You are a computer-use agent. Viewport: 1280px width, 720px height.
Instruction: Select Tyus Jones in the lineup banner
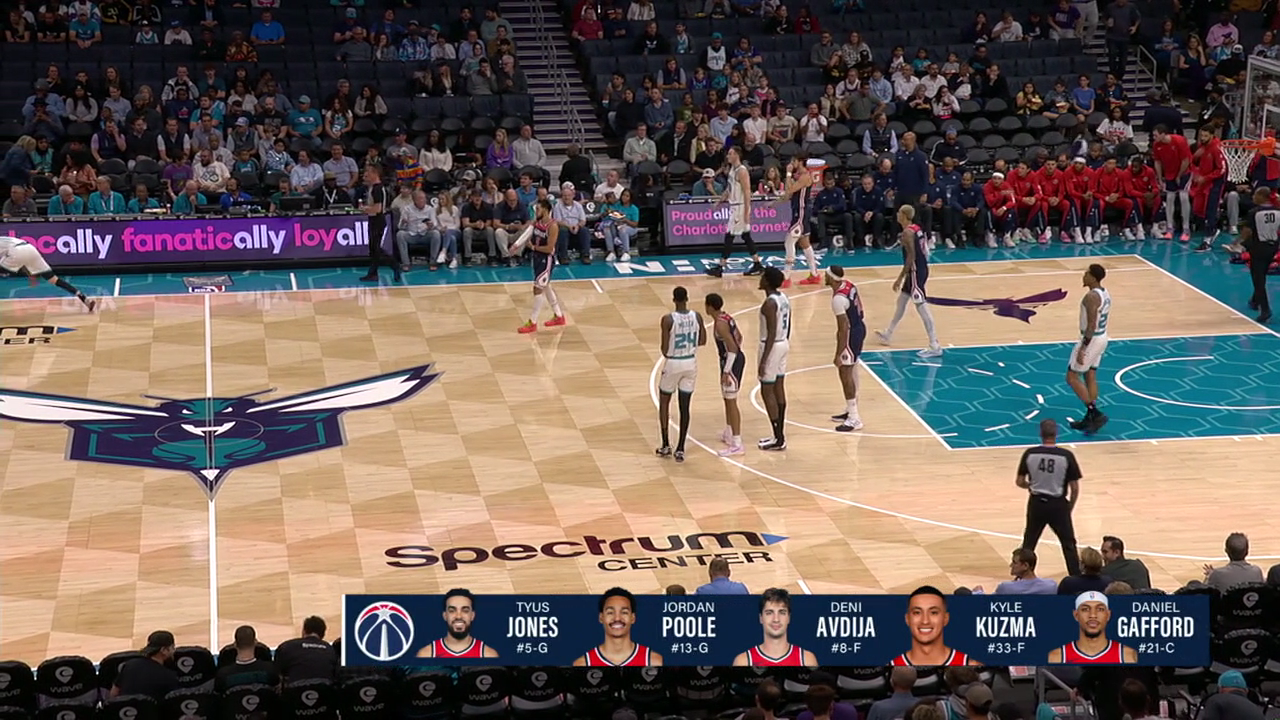coord(490,629)
